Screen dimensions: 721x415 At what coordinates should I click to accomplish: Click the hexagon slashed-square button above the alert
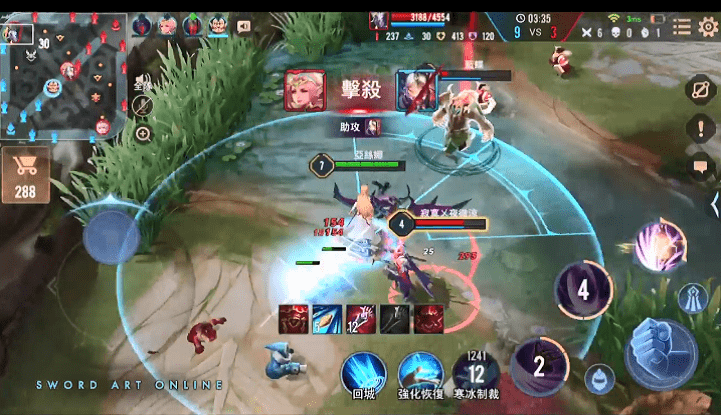point(699,90)
